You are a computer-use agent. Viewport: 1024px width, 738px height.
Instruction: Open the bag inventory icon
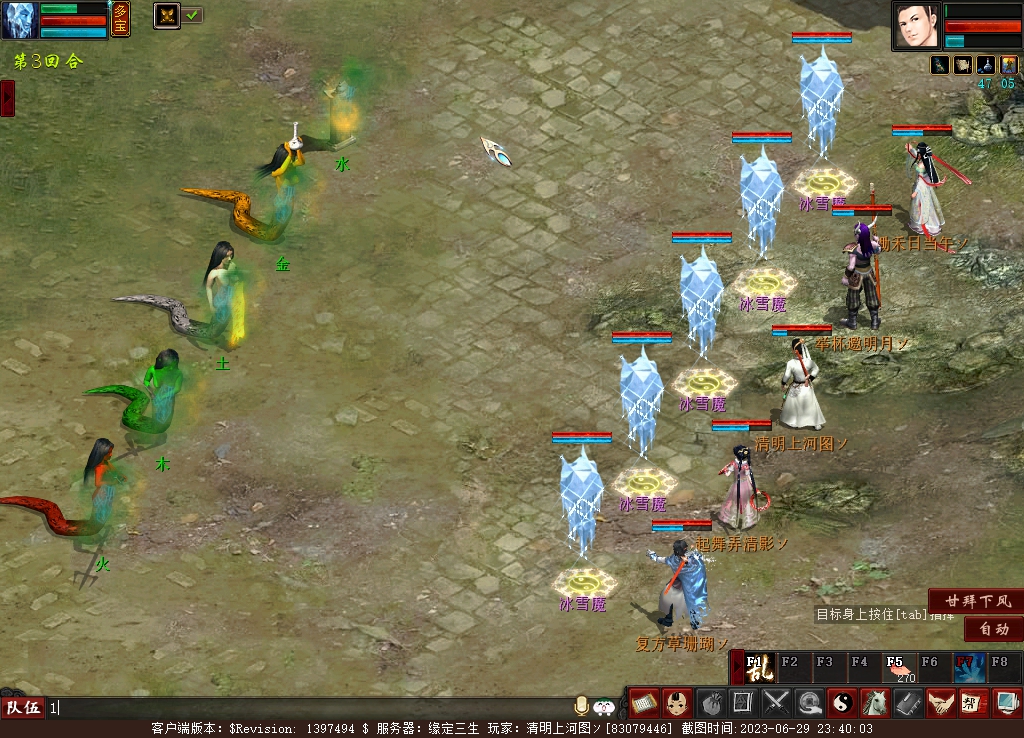(710, 703)
